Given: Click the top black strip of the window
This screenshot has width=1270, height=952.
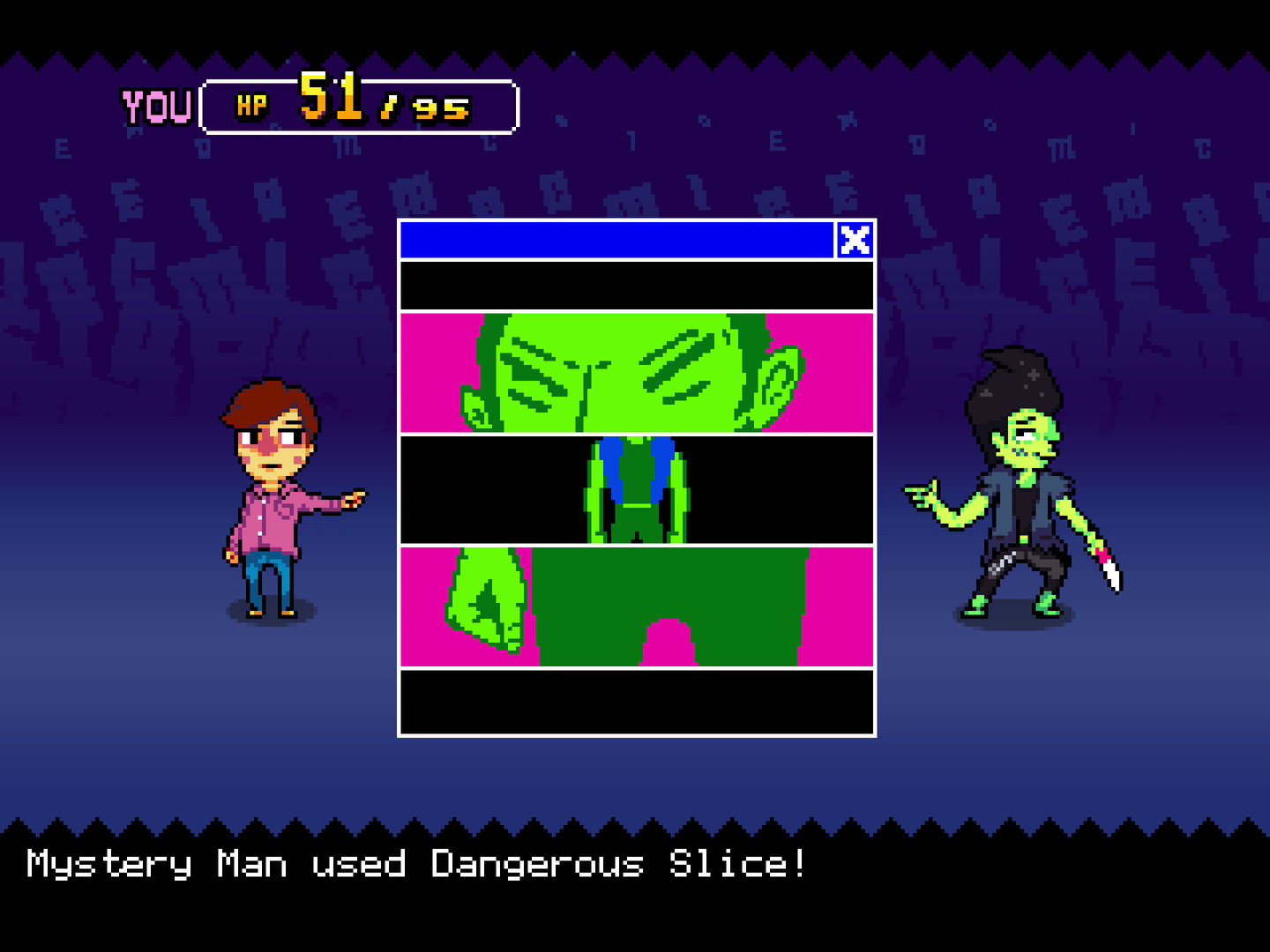Looking at the screenshot, I should click(633, 284).
